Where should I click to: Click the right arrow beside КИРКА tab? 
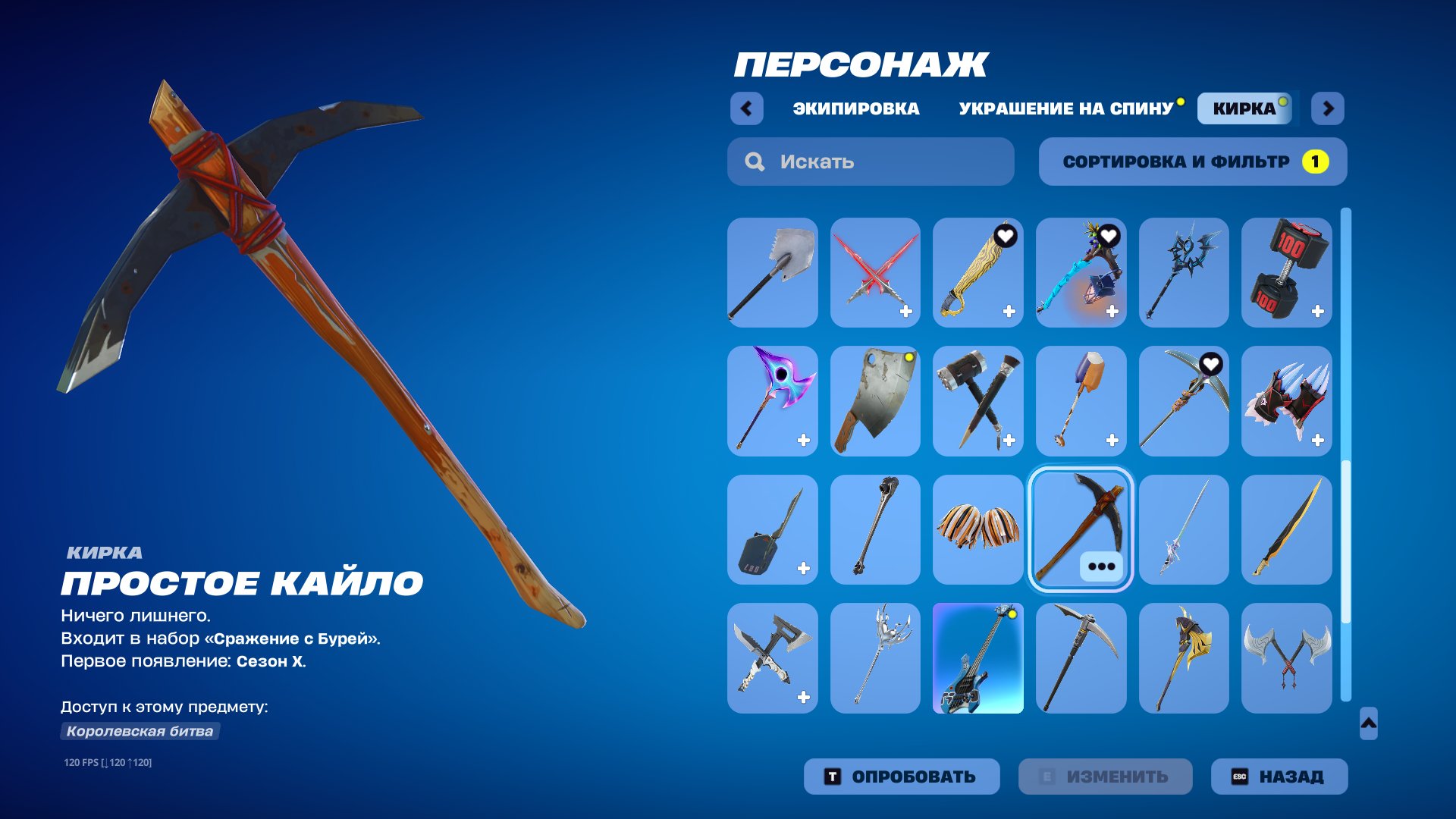coord(1327,108)
